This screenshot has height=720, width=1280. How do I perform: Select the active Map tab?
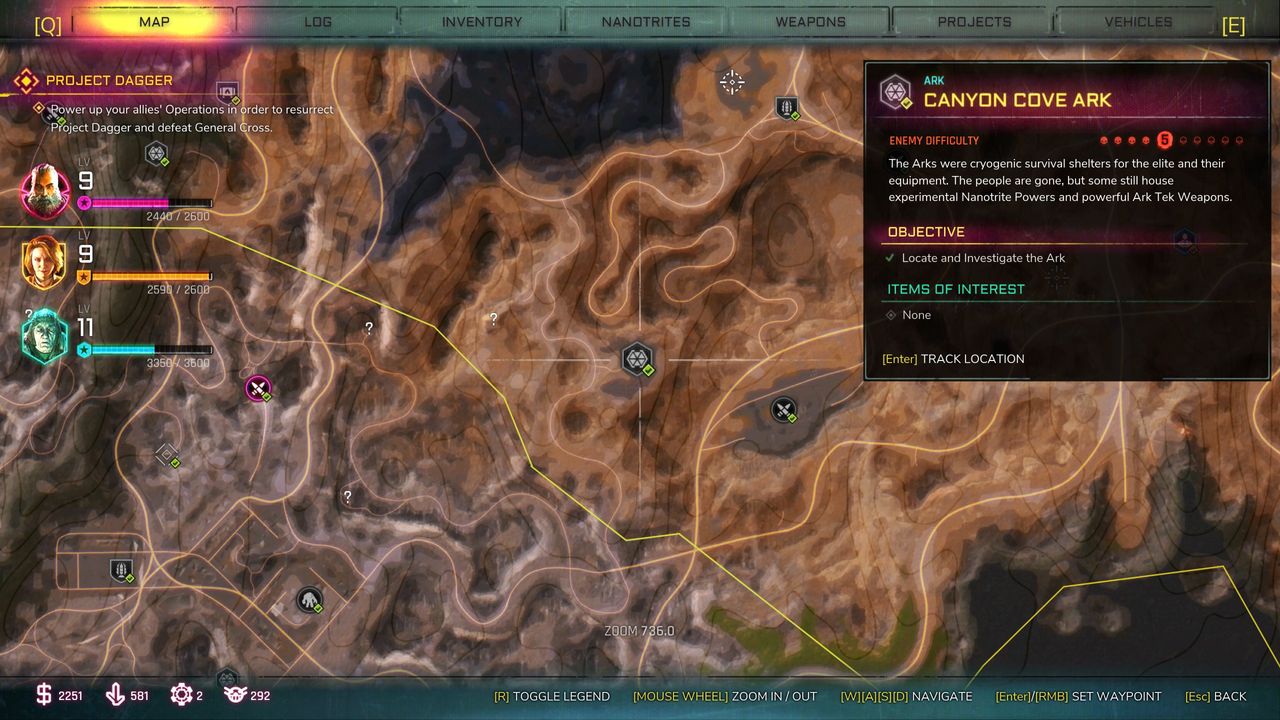(154, 21)
